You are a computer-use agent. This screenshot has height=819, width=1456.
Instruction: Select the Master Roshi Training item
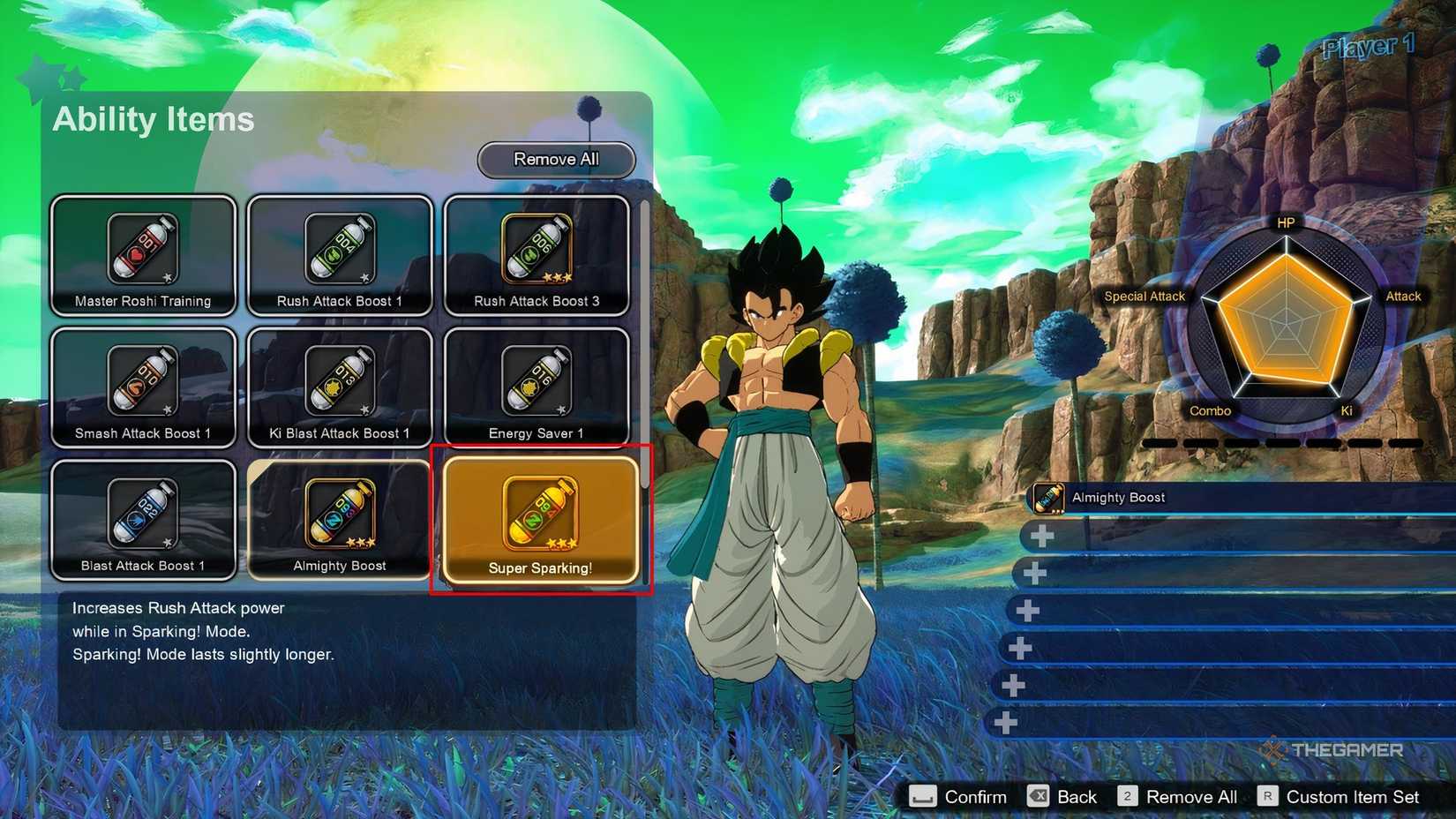coord(143,256)
